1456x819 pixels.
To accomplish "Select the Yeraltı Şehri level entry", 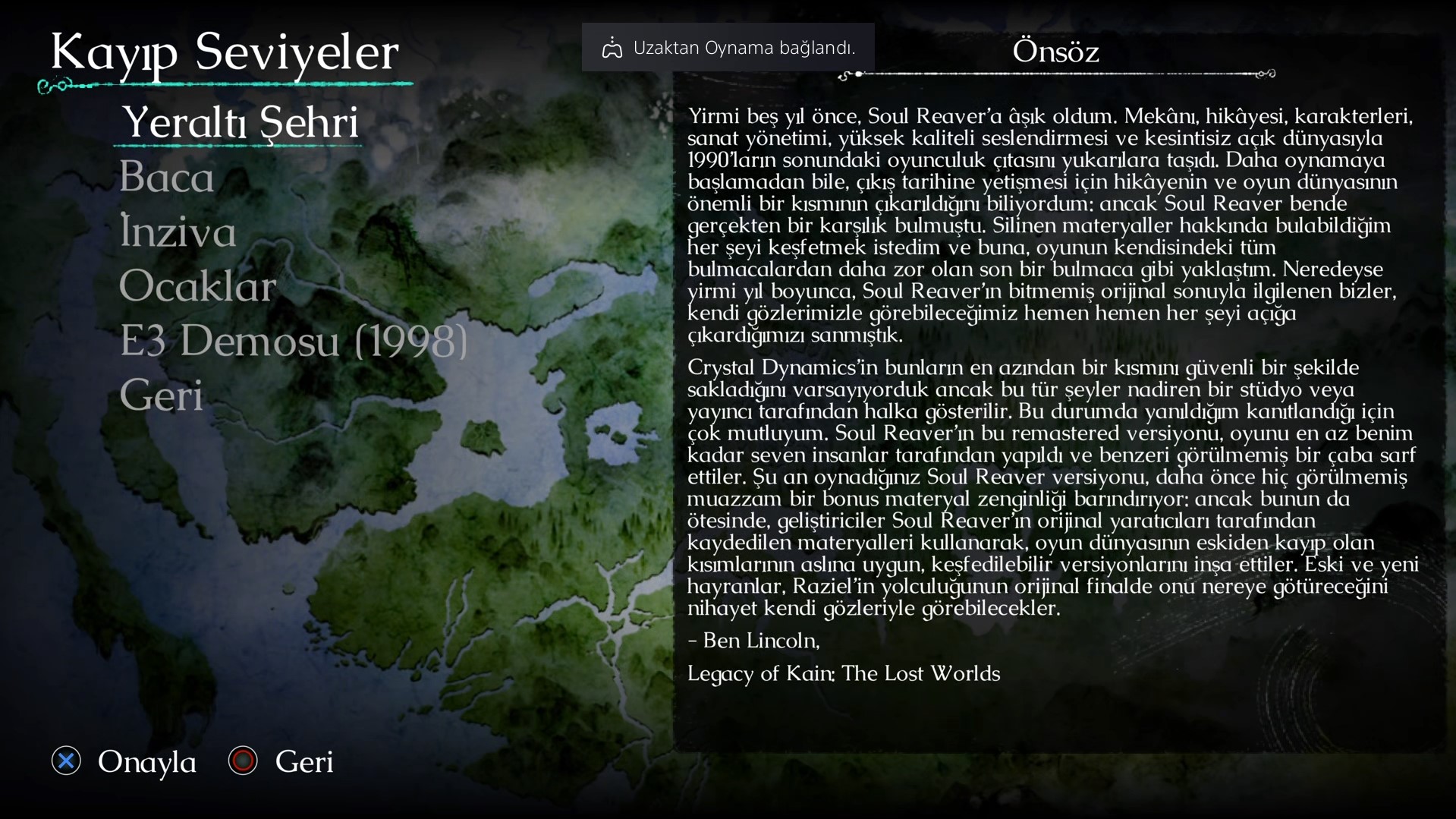I will [x=240, y=122].
